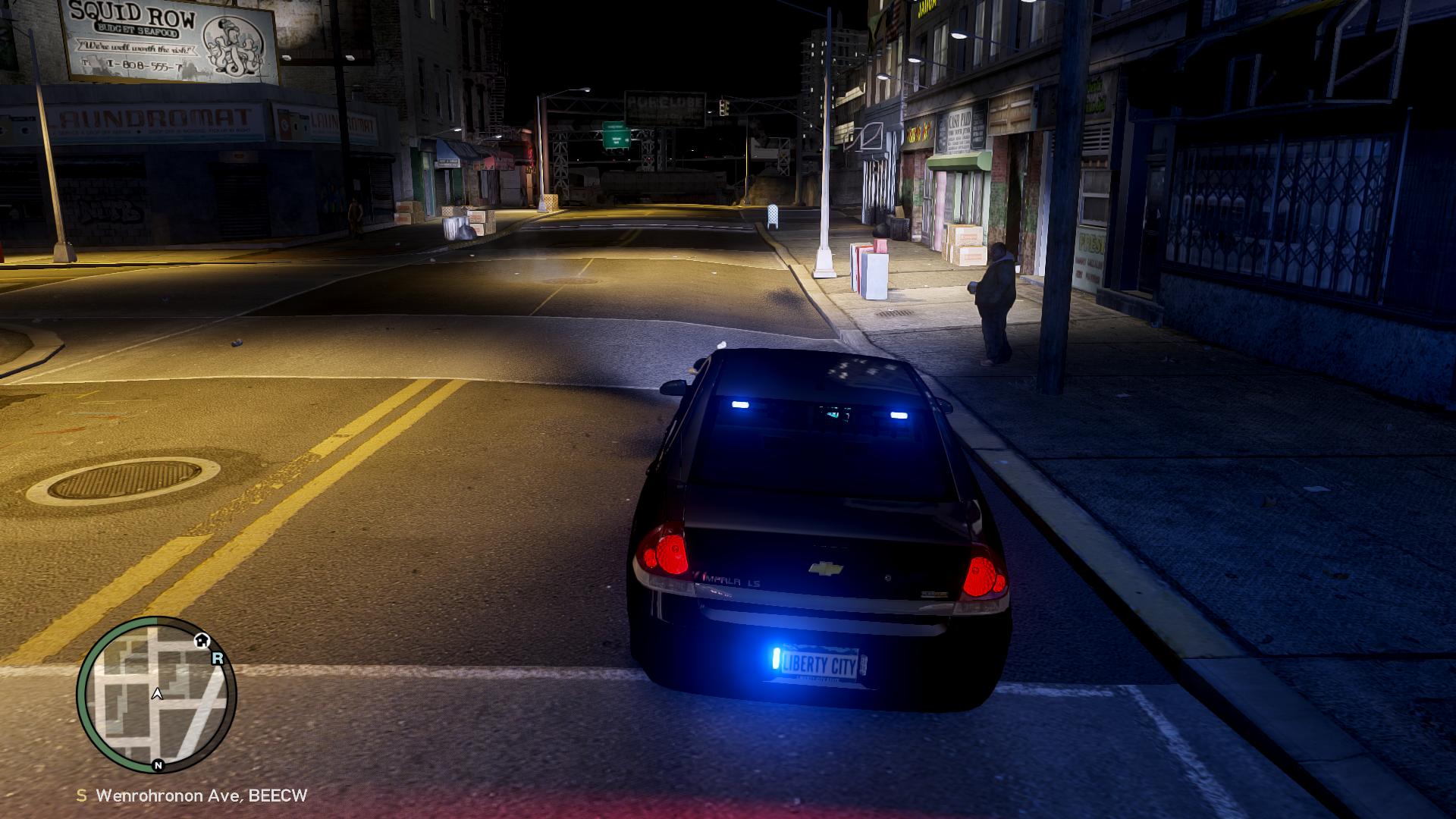The width and height of the screenshot is (1456, 819).
Task: Select the white player arrow on the radar
Action: coord(157,693)
